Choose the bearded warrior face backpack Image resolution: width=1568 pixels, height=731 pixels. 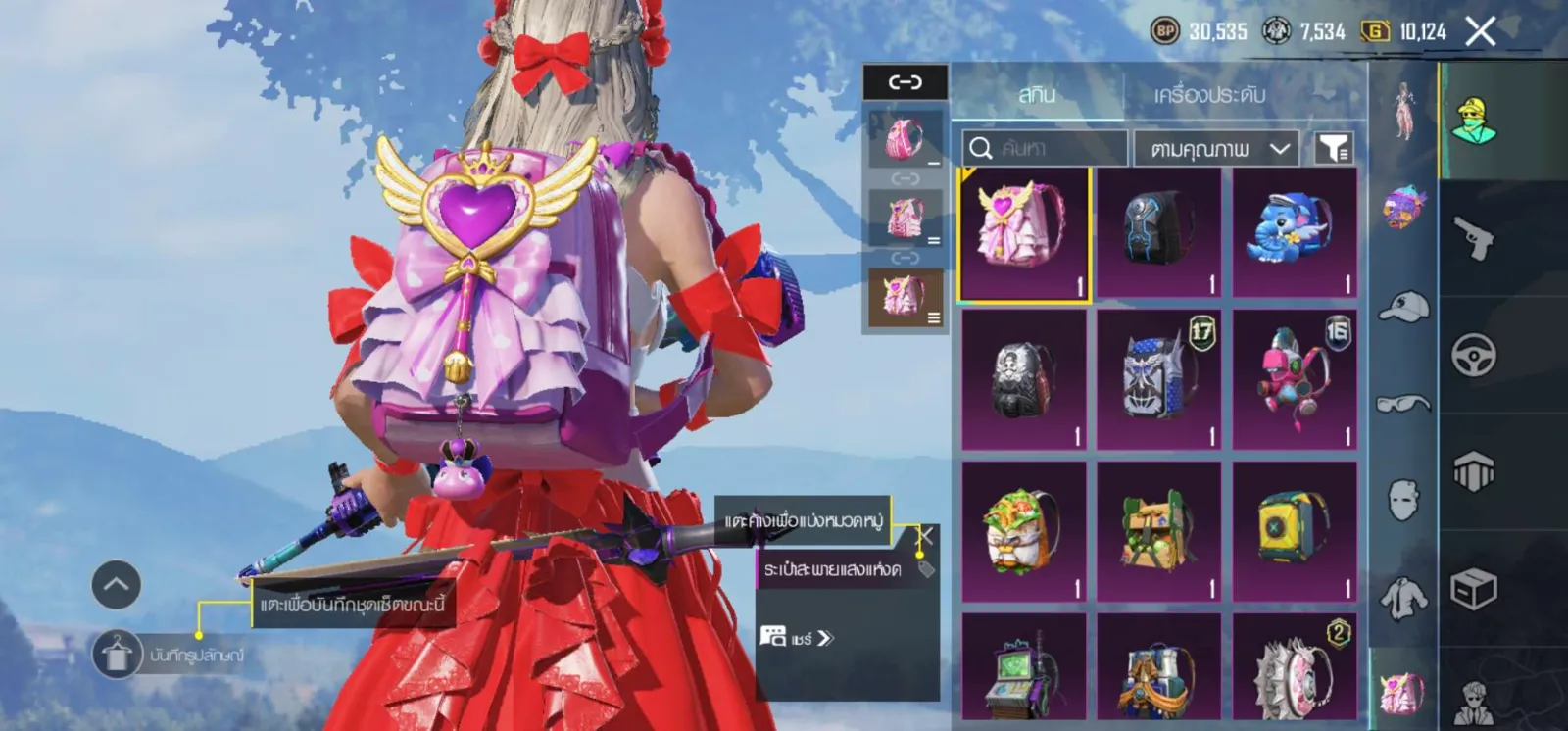point(1024,531)
